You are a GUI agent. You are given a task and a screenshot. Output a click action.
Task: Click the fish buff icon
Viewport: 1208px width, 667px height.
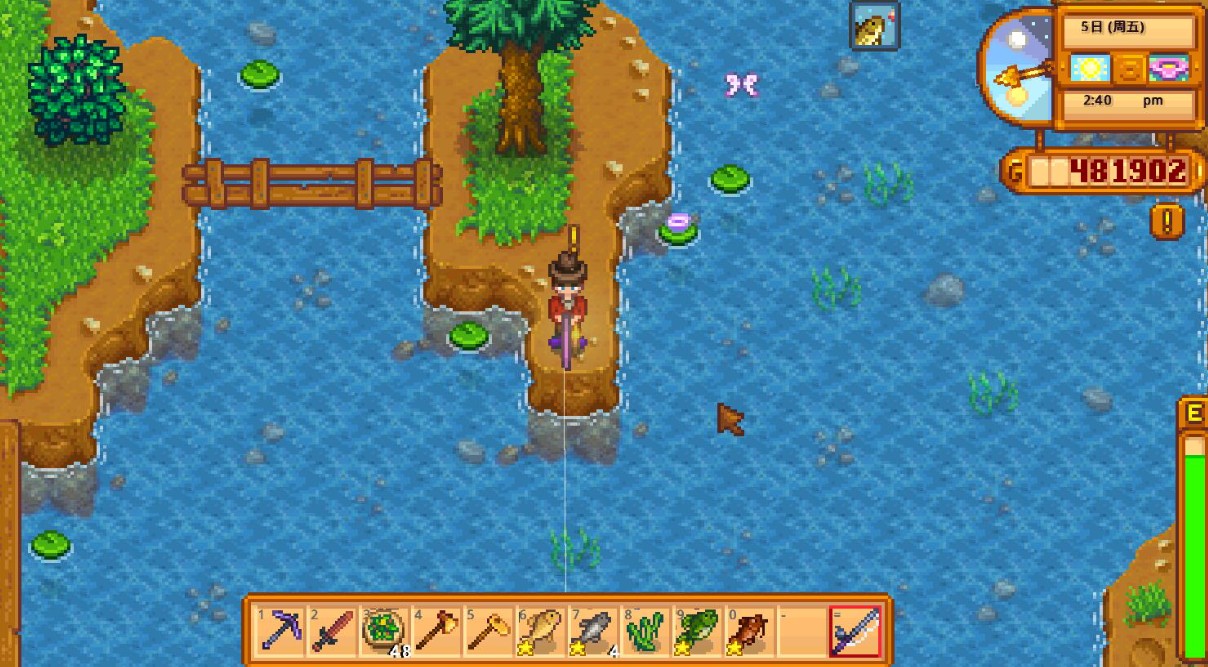tap(875, 26)
